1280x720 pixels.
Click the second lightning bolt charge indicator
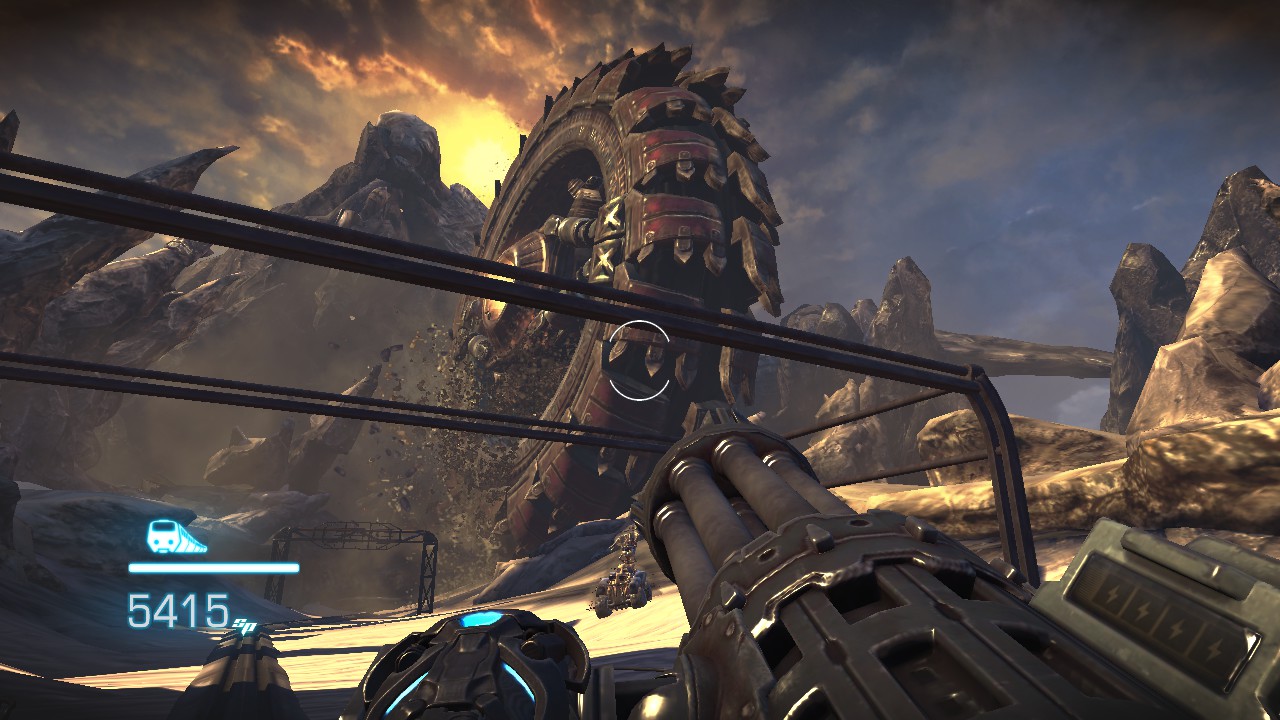(x=1145, y=611)
